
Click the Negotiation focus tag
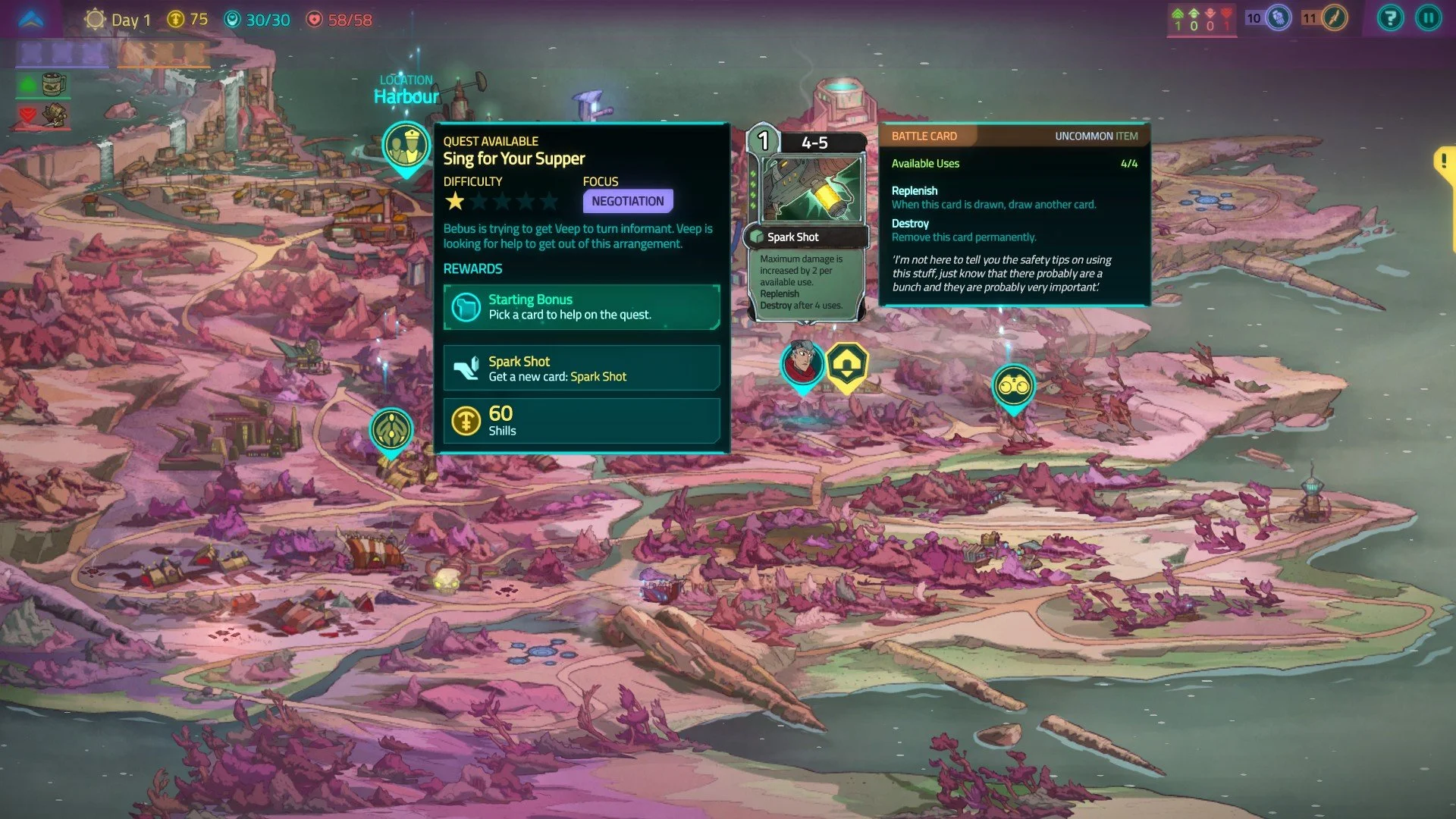(x=627, y=201)
